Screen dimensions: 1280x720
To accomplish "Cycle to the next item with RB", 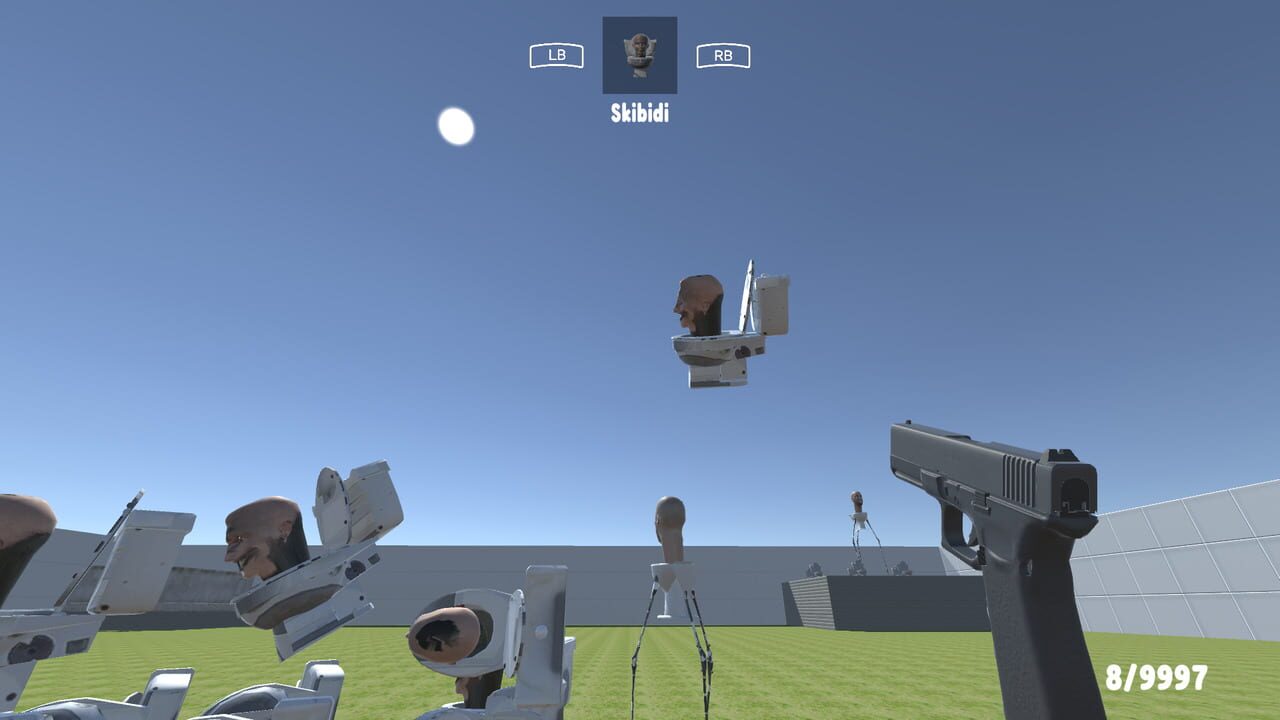I will click(723, 55).
